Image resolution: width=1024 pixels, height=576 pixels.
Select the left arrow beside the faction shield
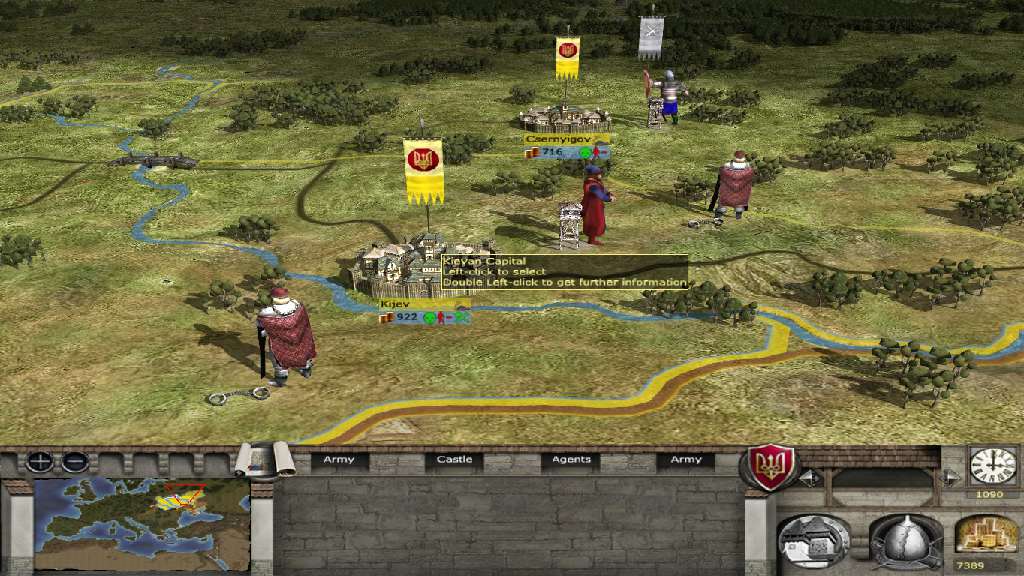pos(808,477)
